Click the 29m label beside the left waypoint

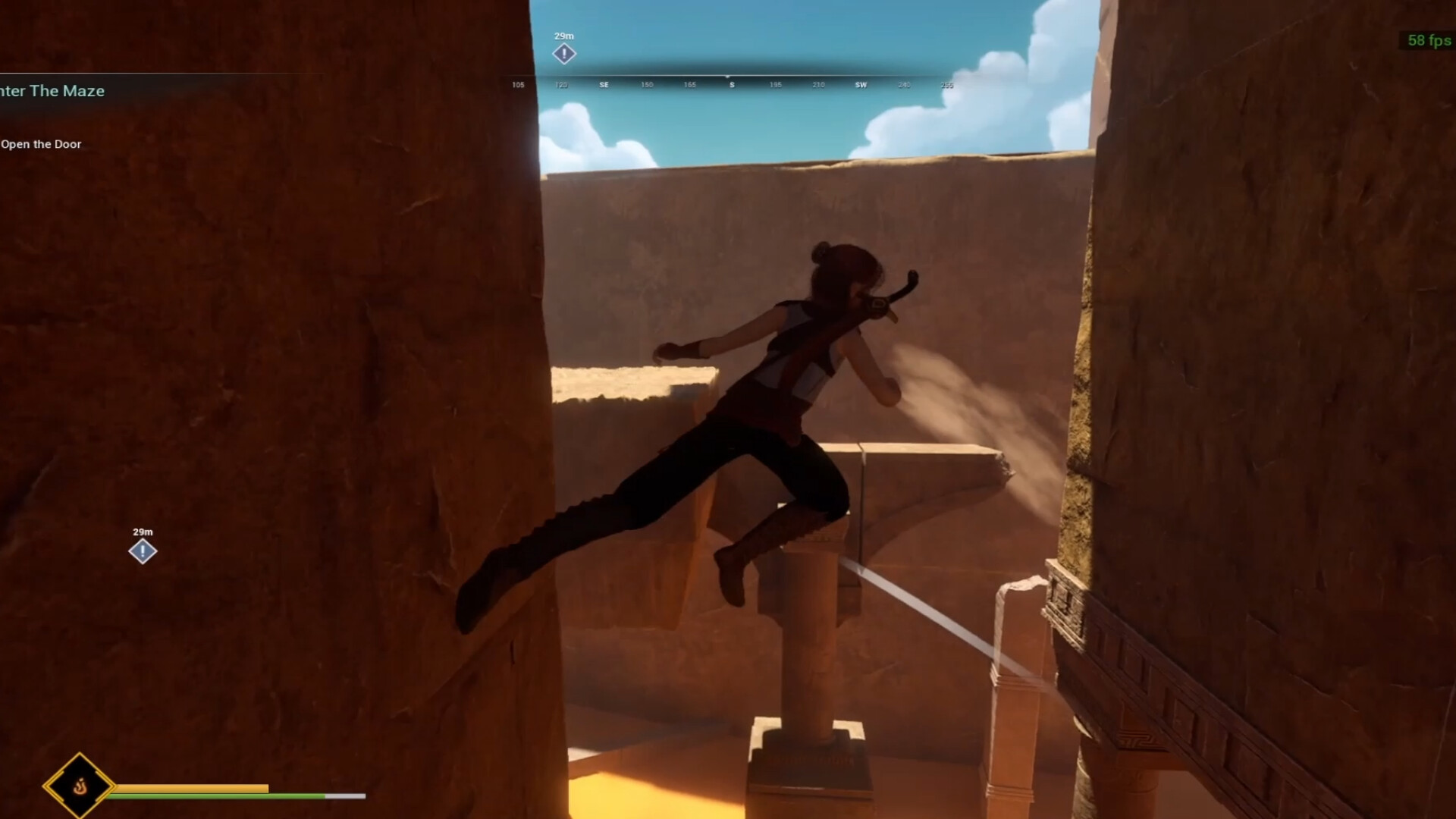coord(143,532)
